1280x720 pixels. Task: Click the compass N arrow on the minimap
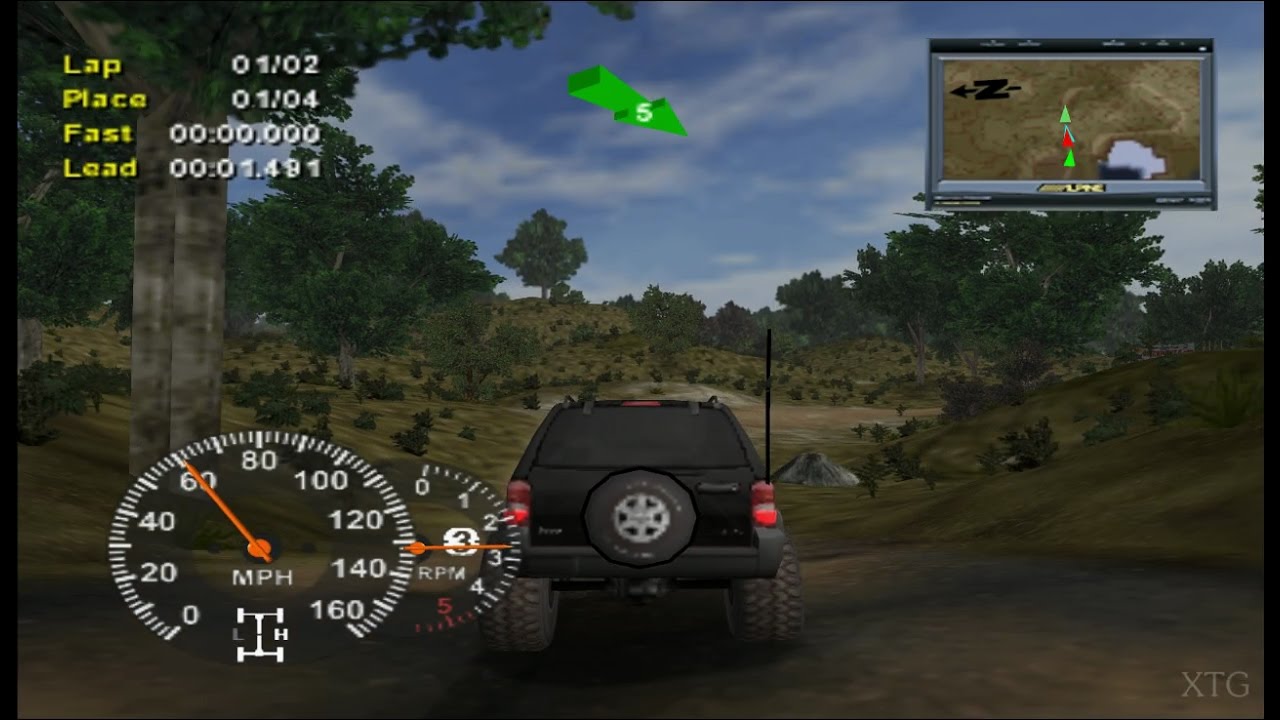pos(988,90)
